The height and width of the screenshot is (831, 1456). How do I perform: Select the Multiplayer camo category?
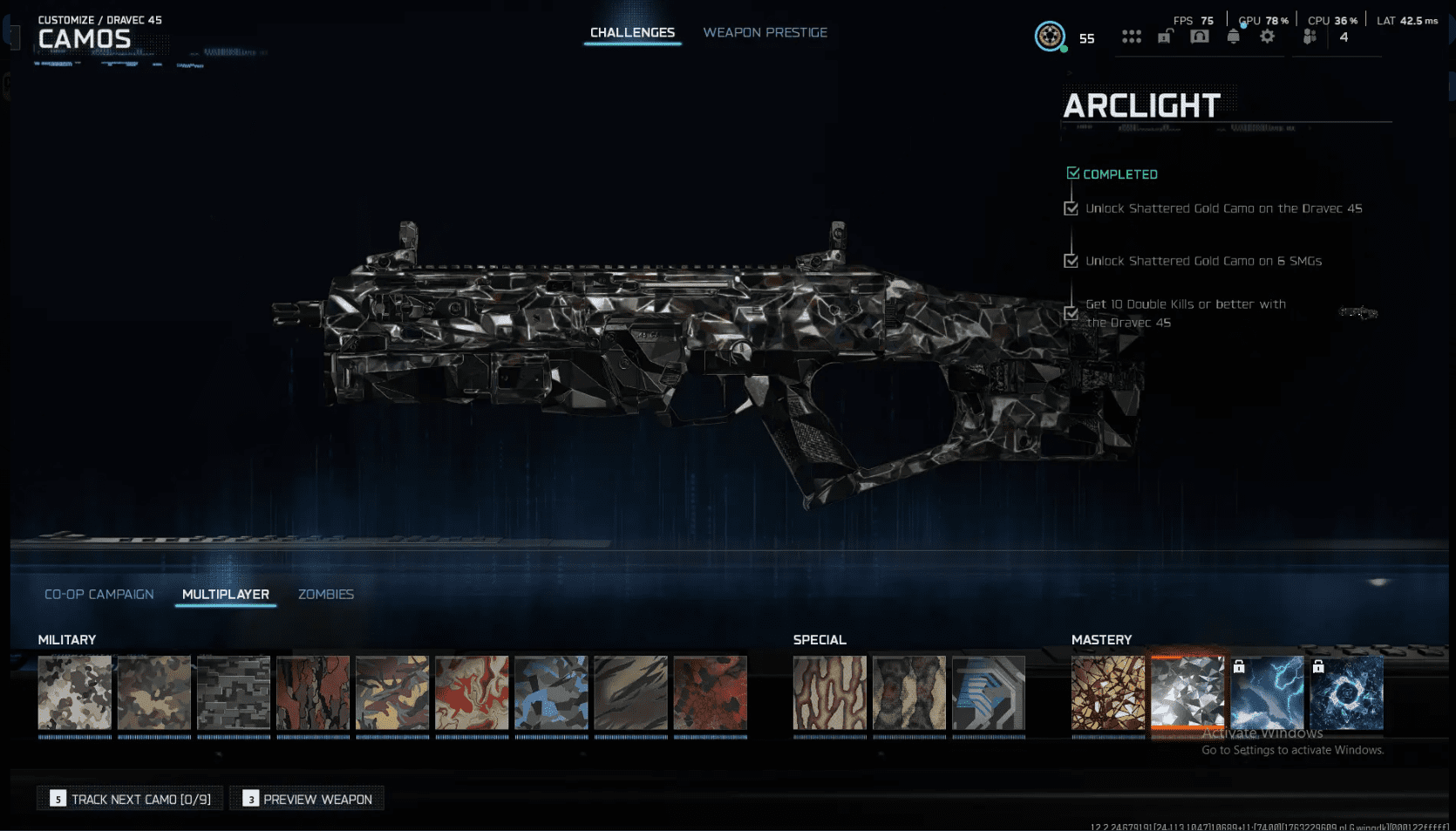[226, 595]
